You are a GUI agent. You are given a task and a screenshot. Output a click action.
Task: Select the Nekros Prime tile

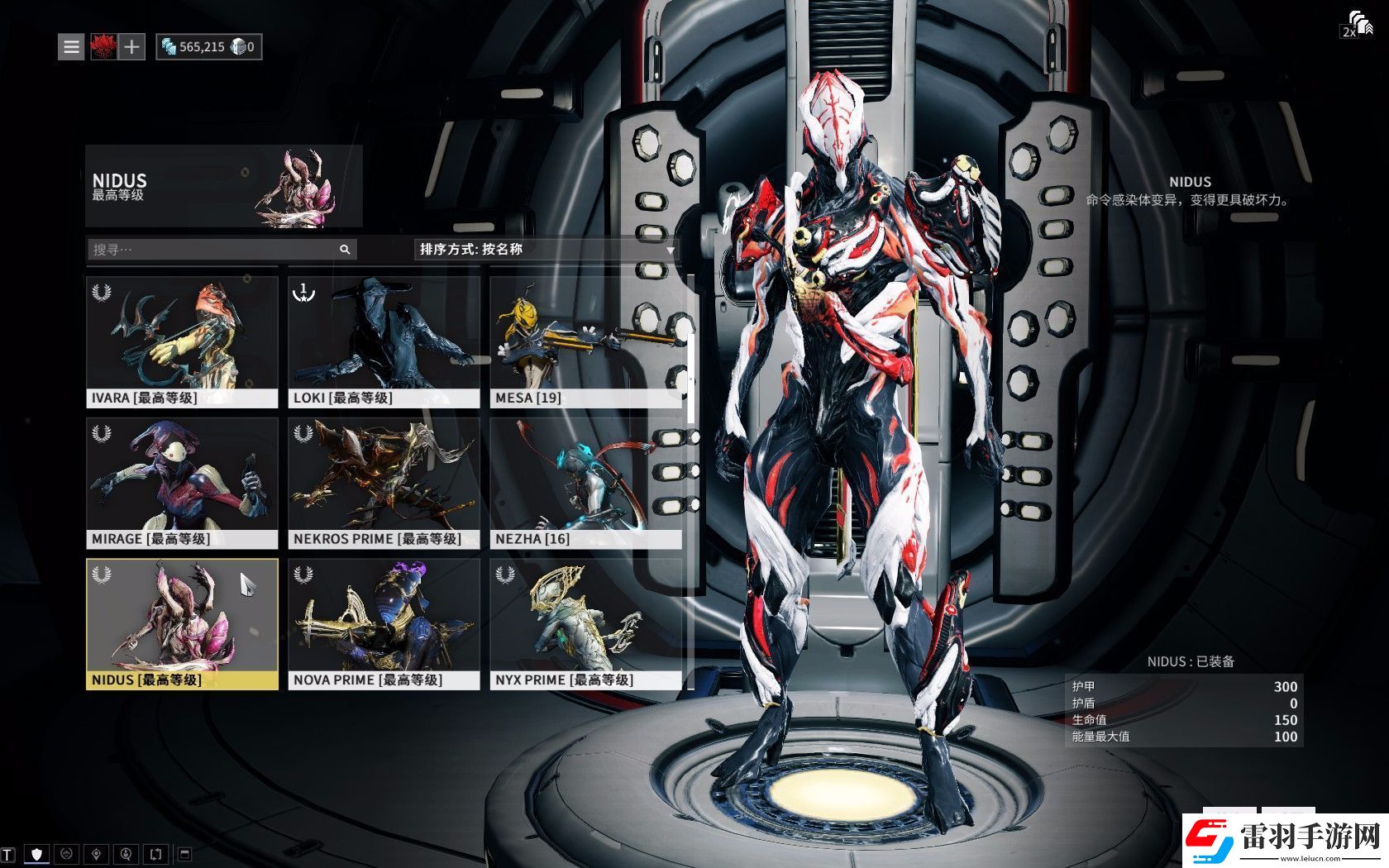[x=384, y=483]
